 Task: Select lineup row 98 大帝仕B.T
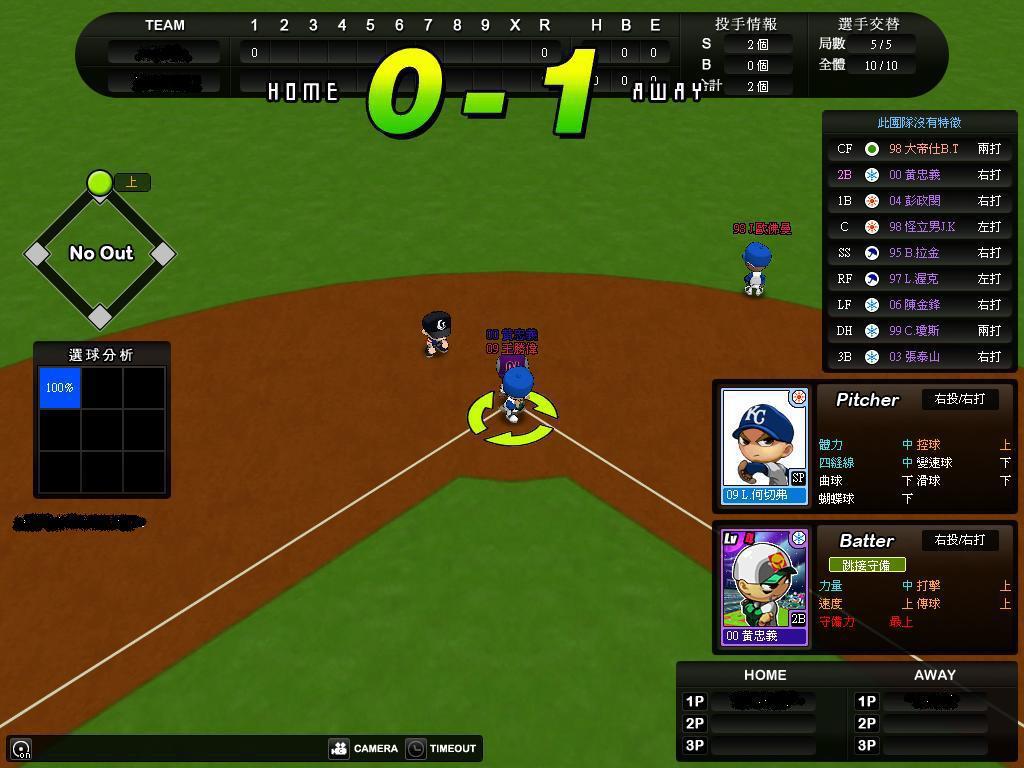[920, 149]
